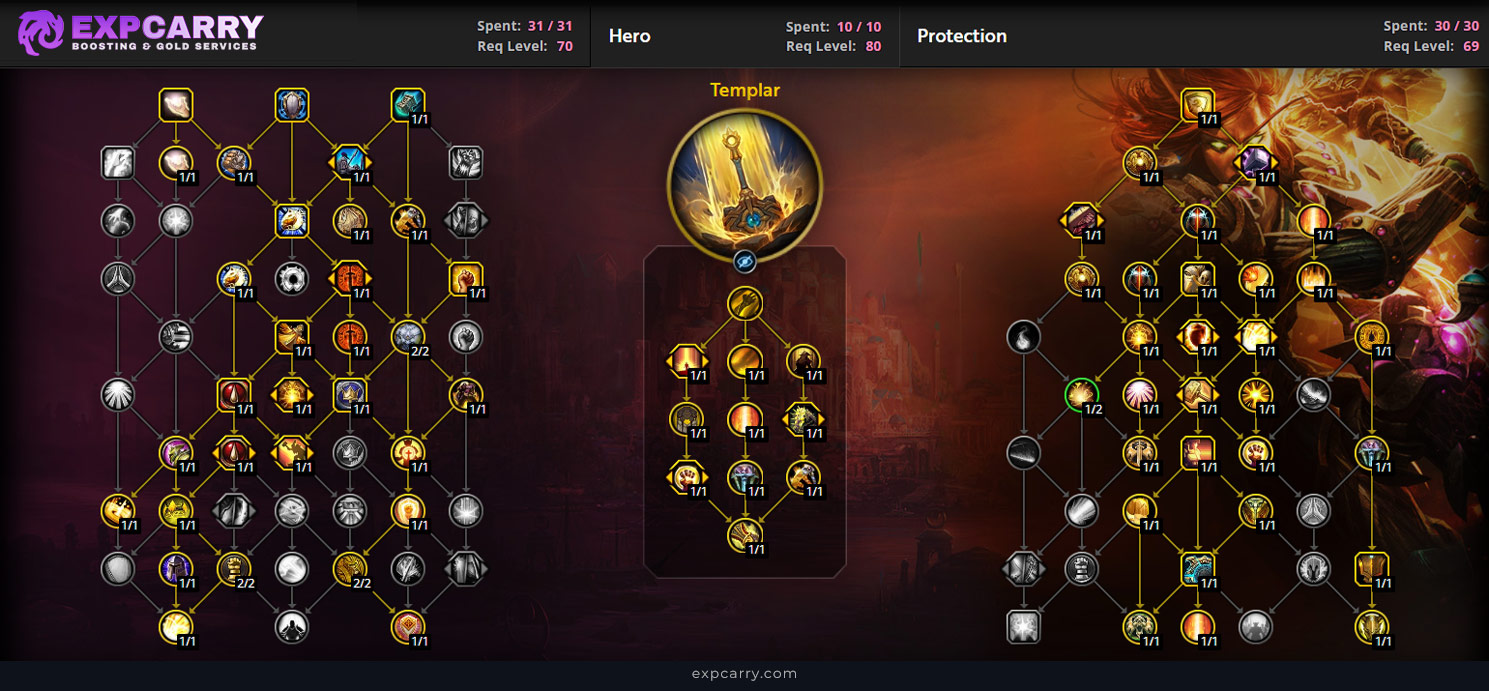This screenshot has height=691, width=1489.
Task: Pick the glowing hand talent heading the class tree
Action: coord(176,105)
